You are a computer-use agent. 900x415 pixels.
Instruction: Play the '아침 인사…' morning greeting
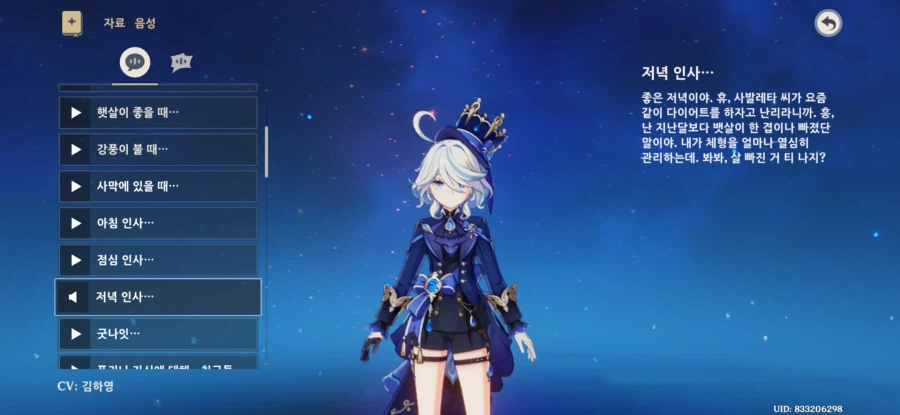point(158,223)
